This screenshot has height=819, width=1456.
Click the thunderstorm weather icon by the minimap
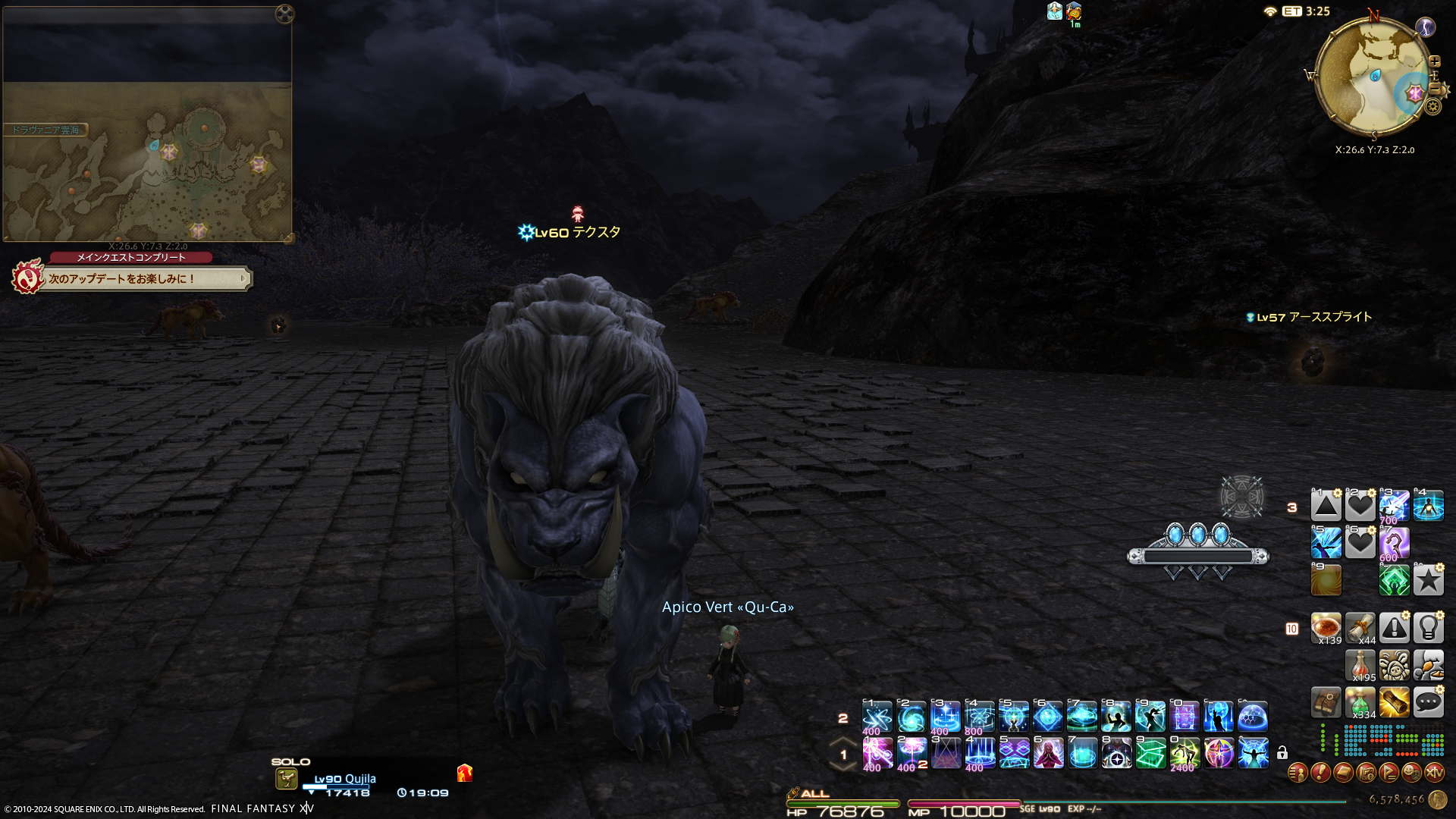point(1426,28)
